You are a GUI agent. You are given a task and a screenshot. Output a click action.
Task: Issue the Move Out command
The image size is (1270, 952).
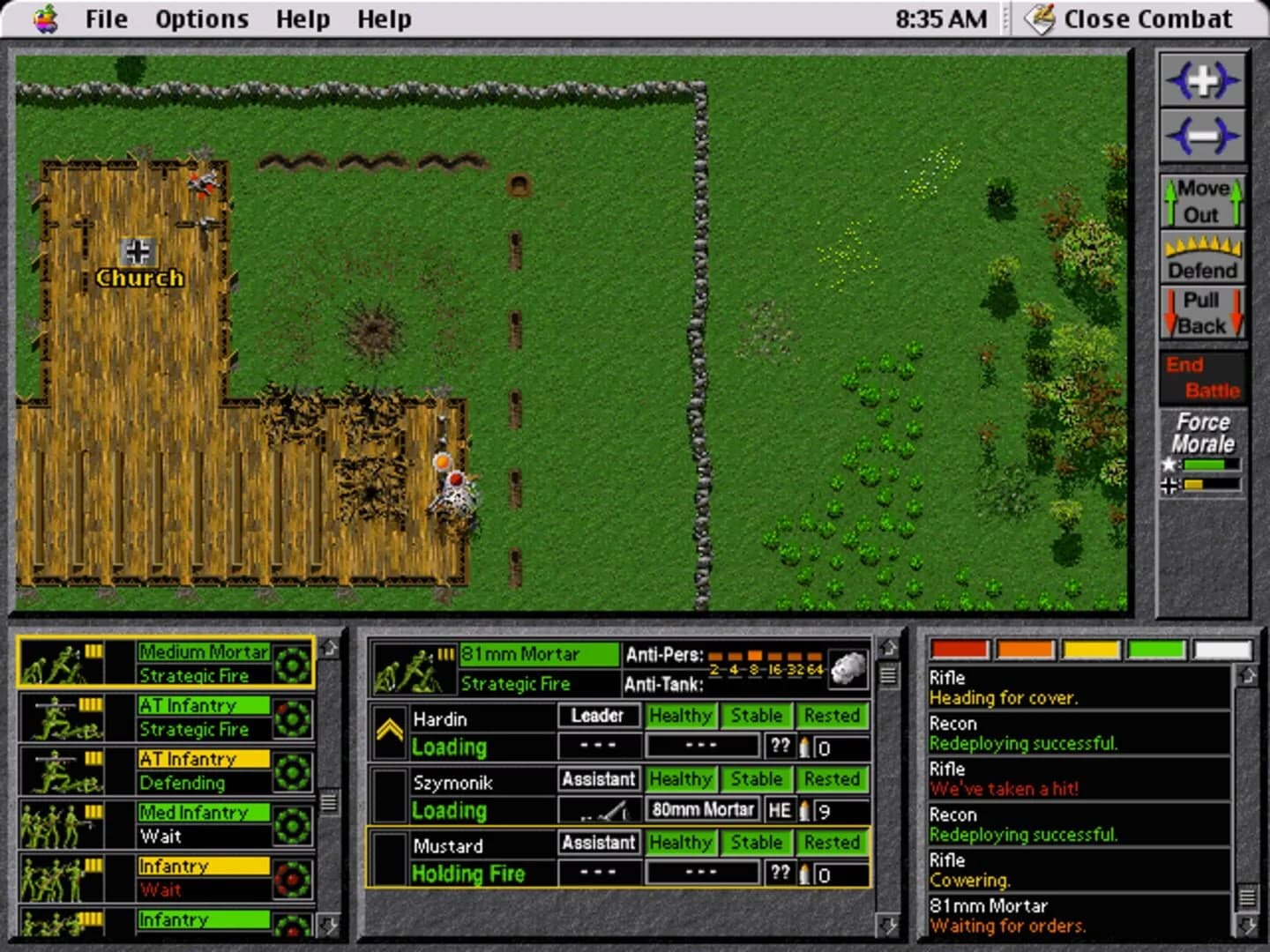pyautogui.click(x=1203, y=202)
